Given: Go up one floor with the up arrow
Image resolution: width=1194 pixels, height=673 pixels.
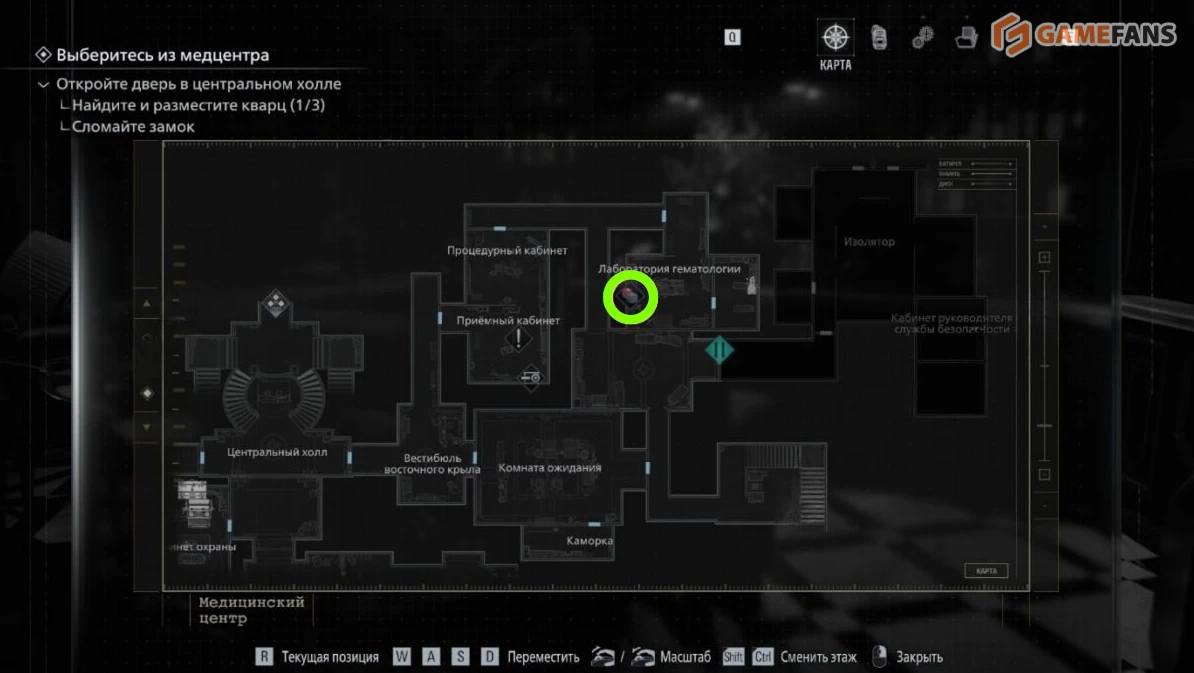Looking at the screenshot, I should point(147,304).
